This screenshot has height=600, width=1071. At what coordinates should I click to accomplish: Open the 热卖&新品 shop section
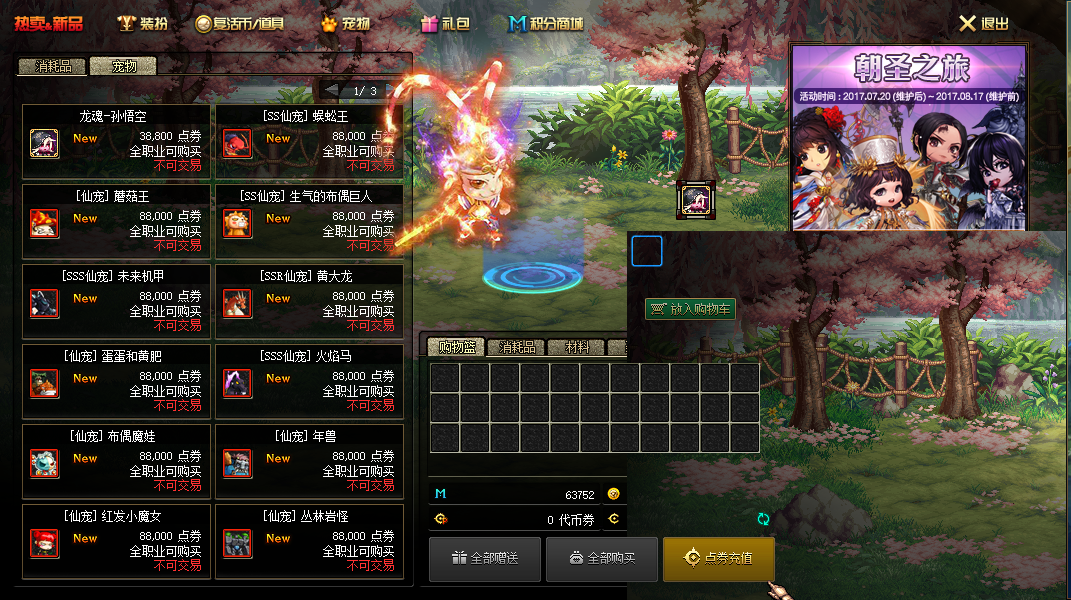coord(49,23)
